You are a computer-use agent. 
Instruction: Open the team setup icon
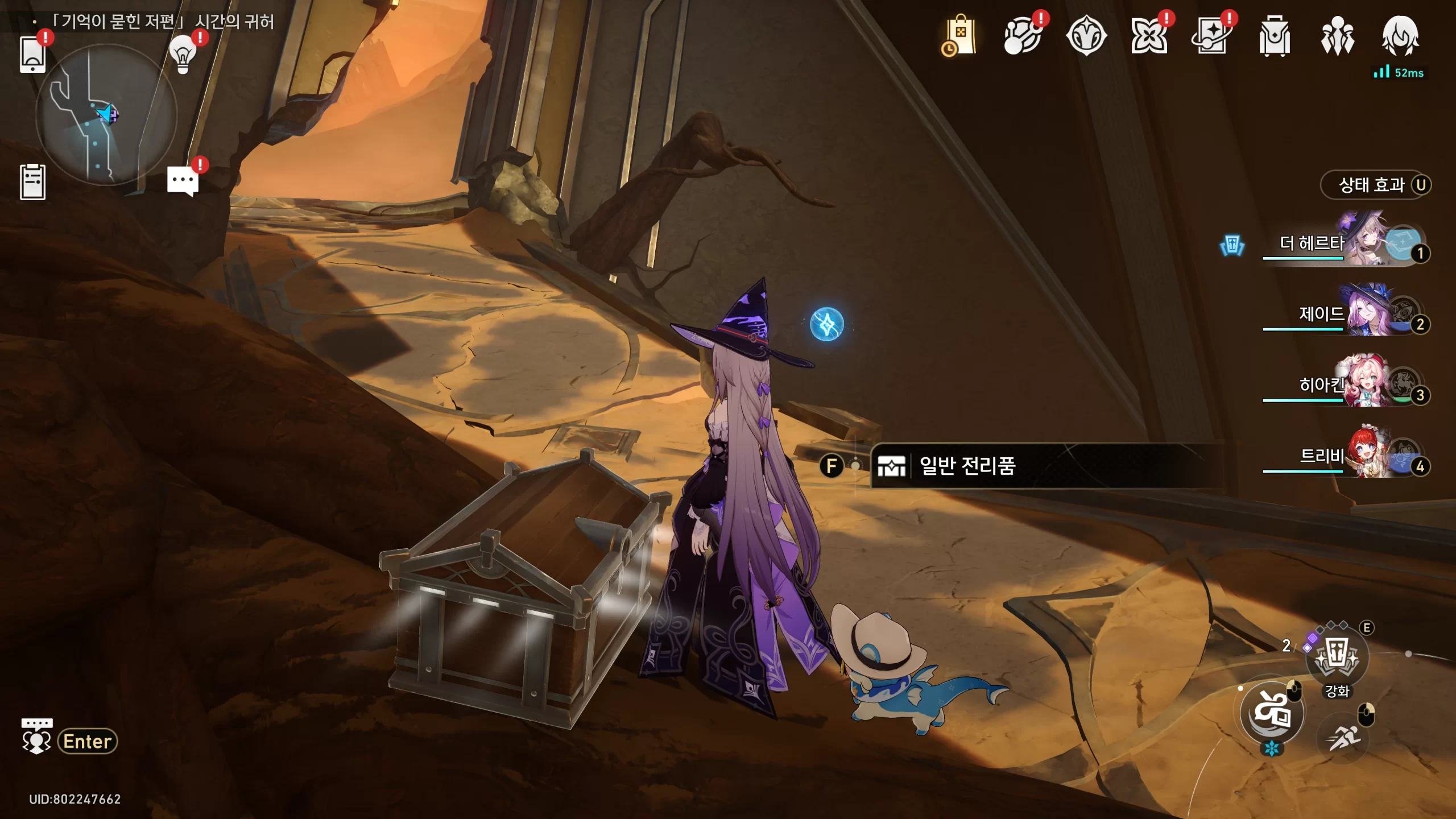coord(1337,36)
